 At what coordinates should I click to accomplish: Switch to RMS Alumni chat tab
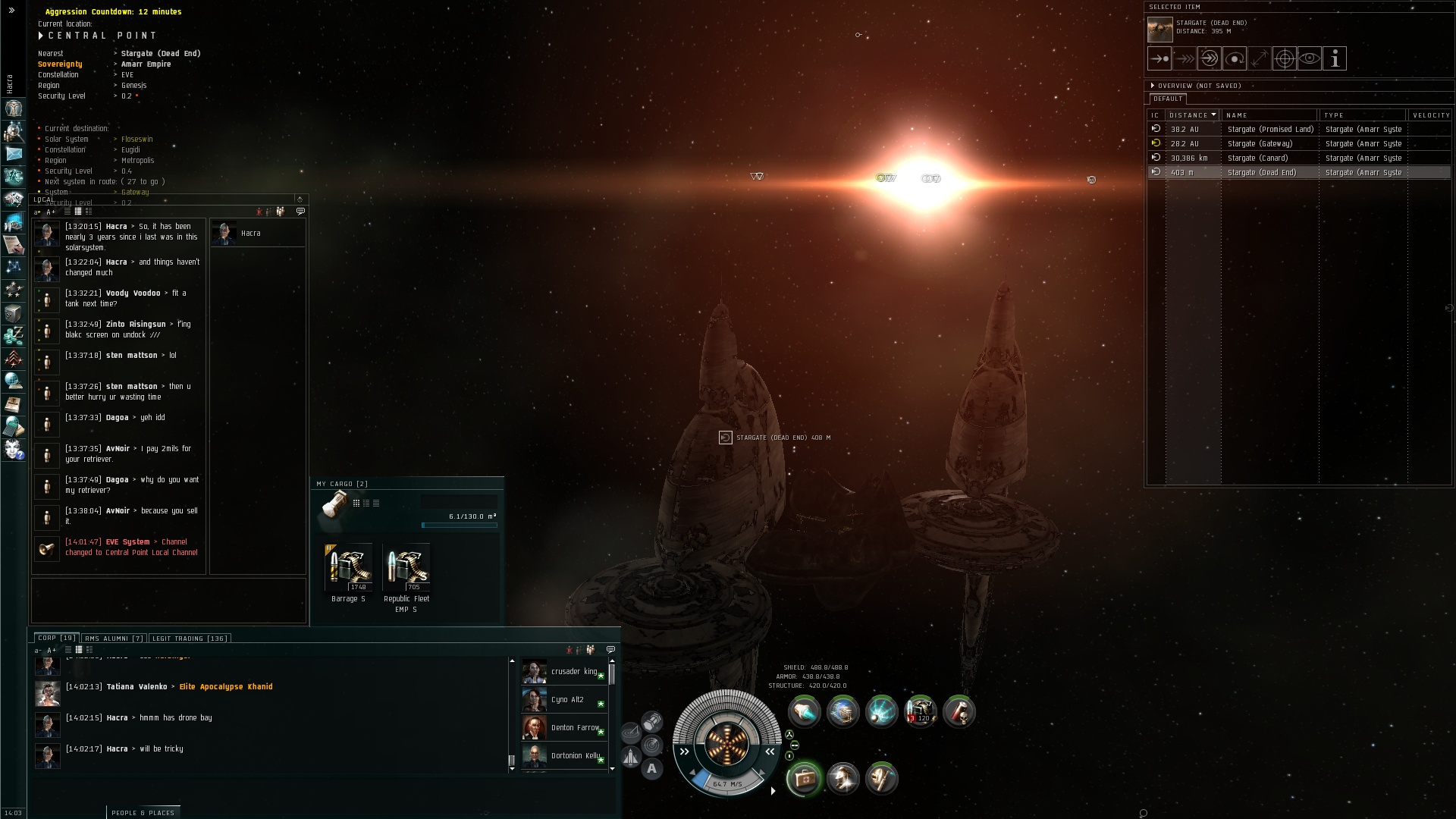point(114,639)
